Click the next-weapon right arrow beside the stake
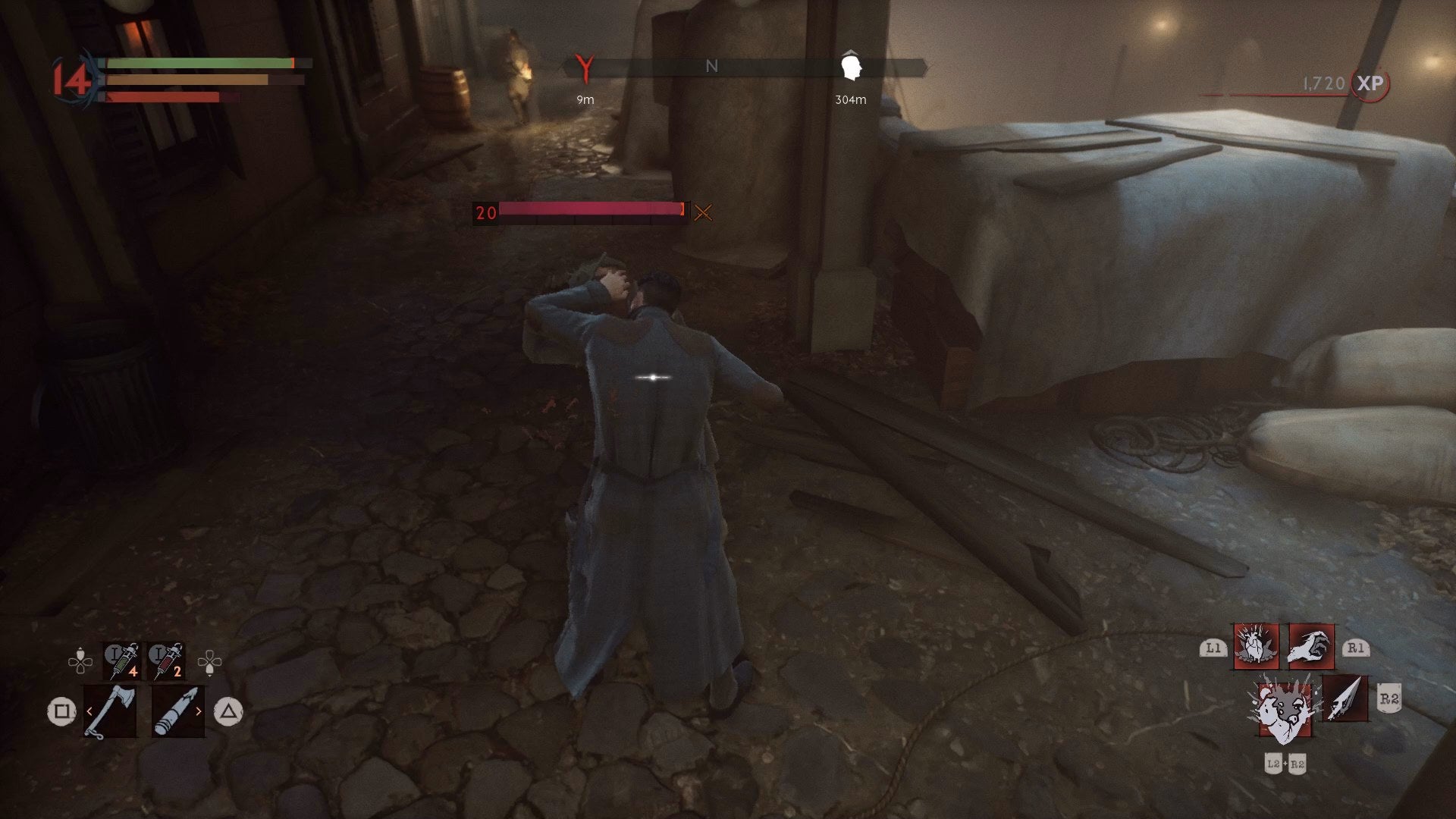 point(199,711)
